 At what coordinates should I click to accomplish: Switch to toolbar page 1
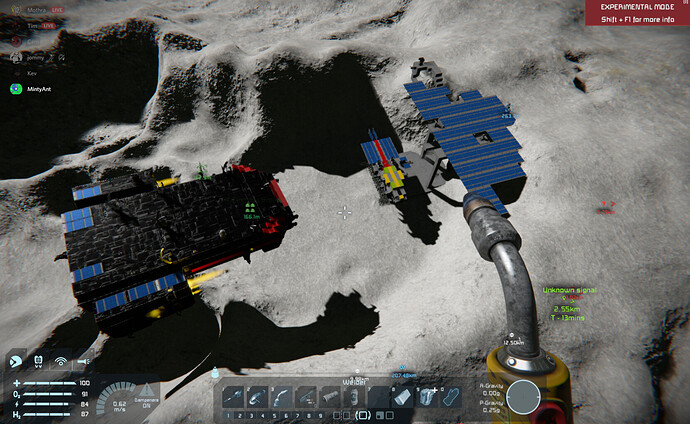point(228,413)
